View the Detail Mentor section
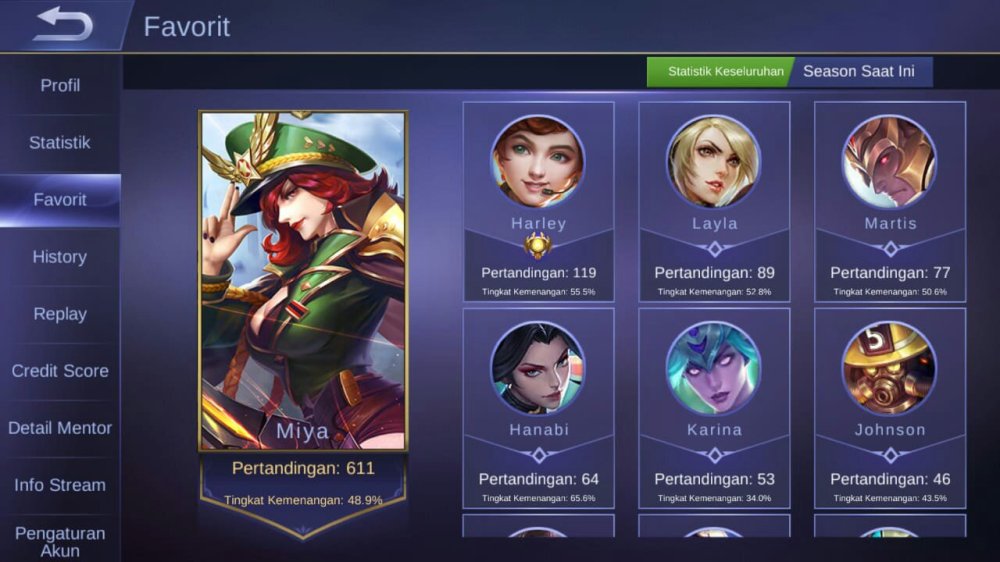This screenshot has width=1000, height=562. pos(60,428)
